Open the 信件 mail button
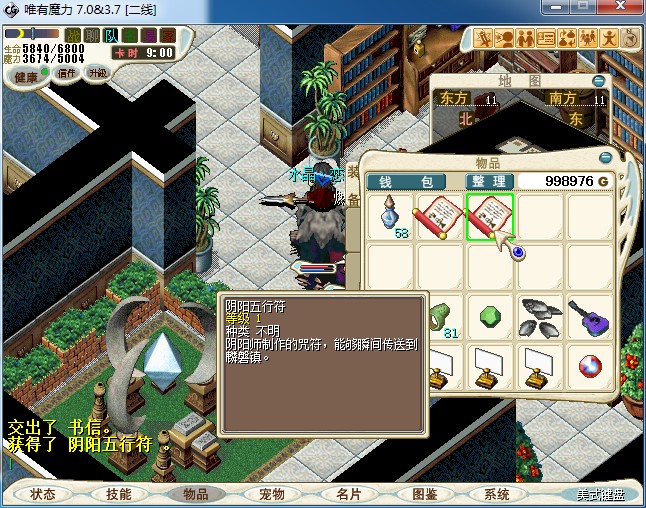This screenshot has width=646, height=508. coord(67,73)
